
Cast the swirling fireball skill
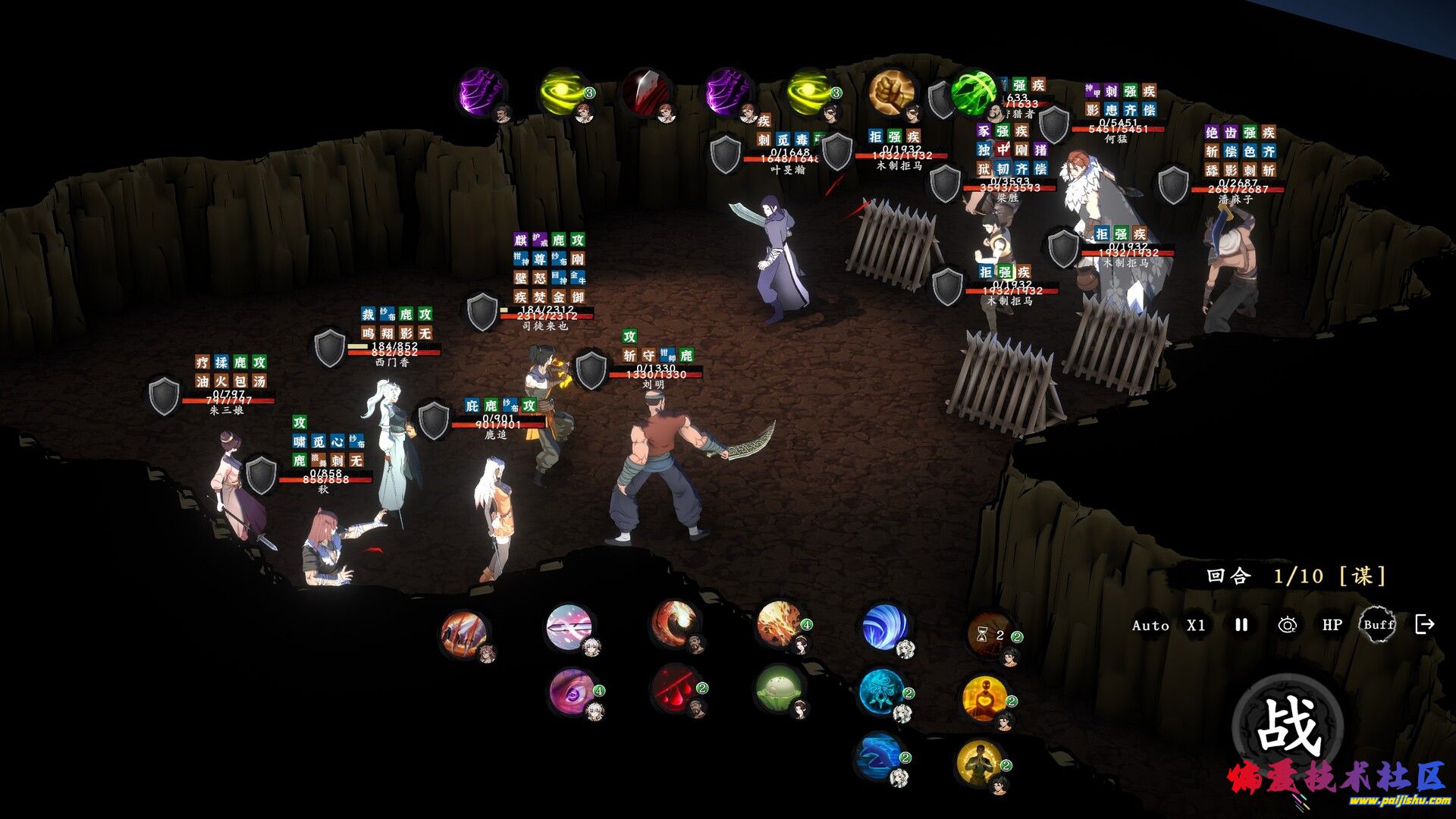click(672, 623)
